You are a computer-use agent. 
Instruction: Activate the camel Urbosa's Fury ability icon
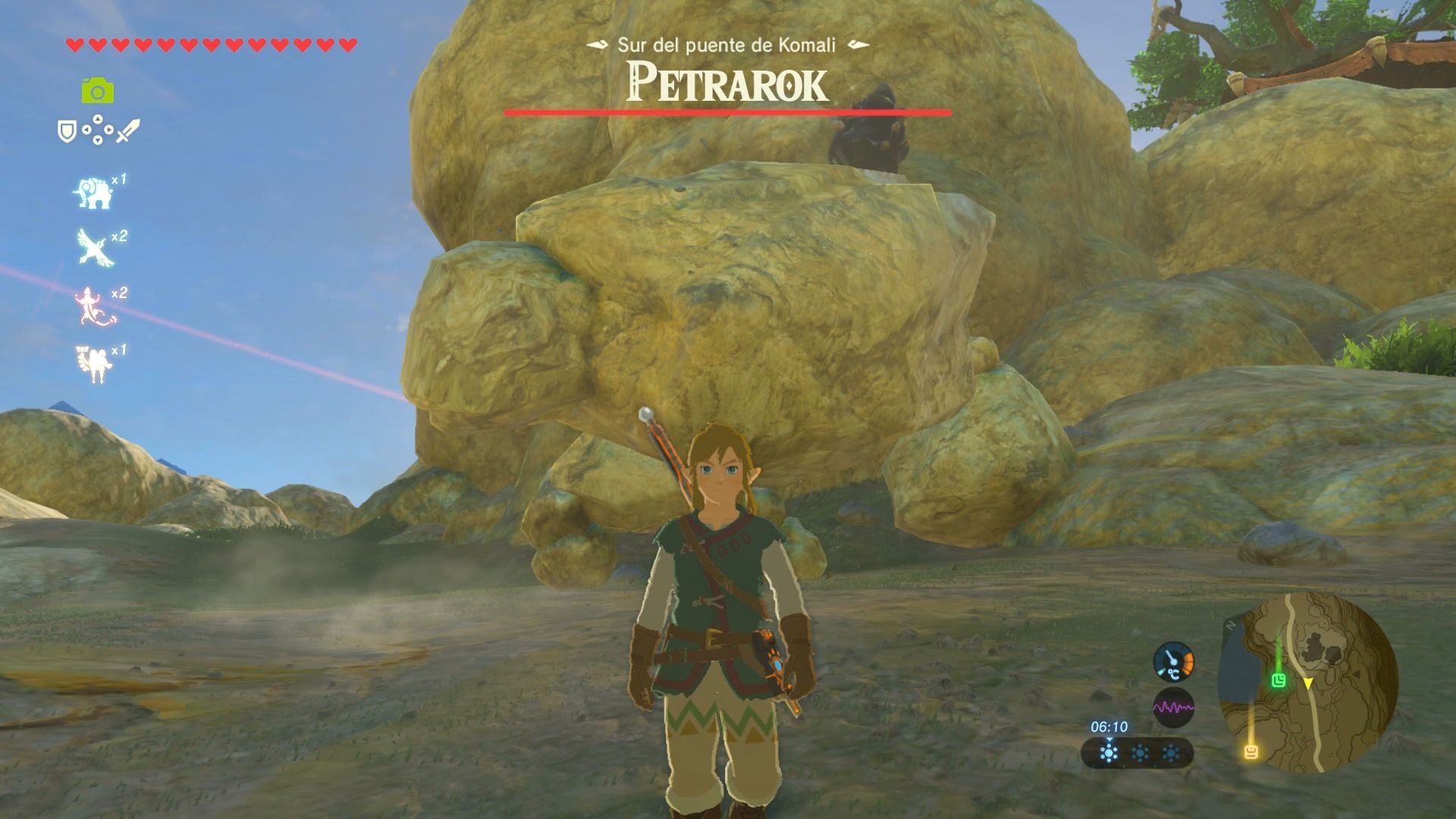[x=94, y=362]
